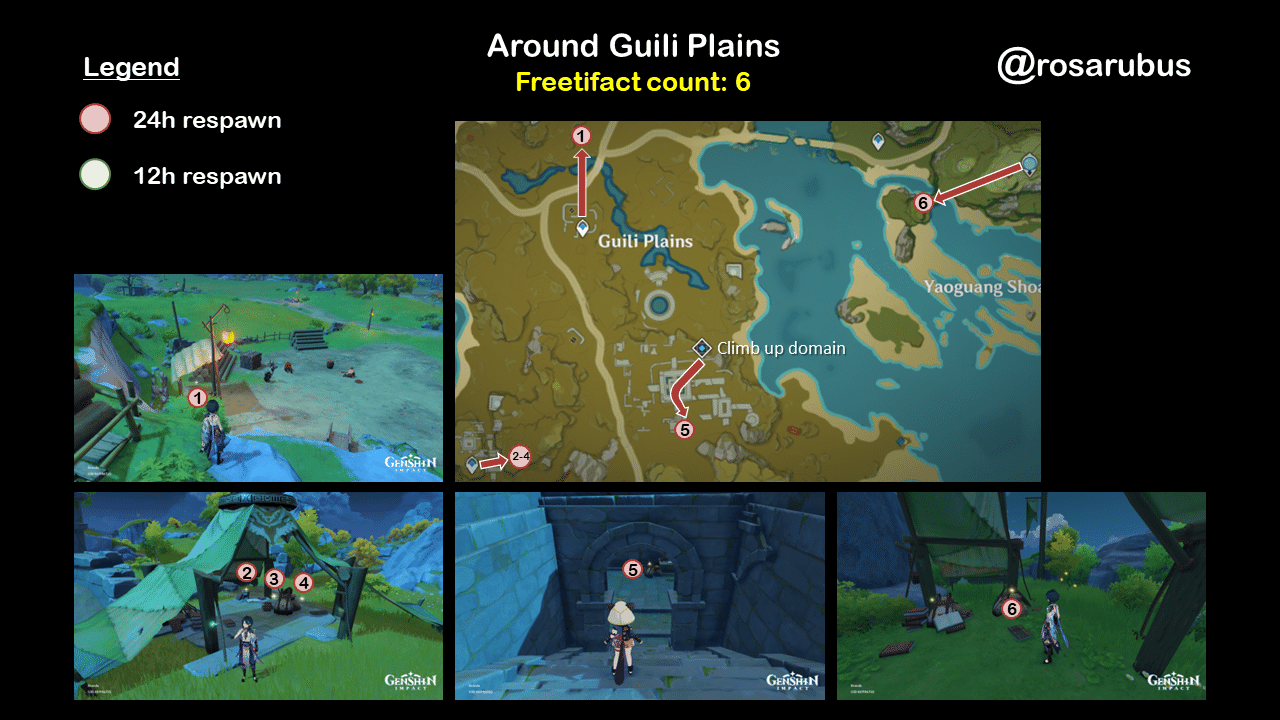The height and width of the screenshot is (720, 1280).
Task: Open the @rosarubus profile link
Action: tap(1095, 66)
